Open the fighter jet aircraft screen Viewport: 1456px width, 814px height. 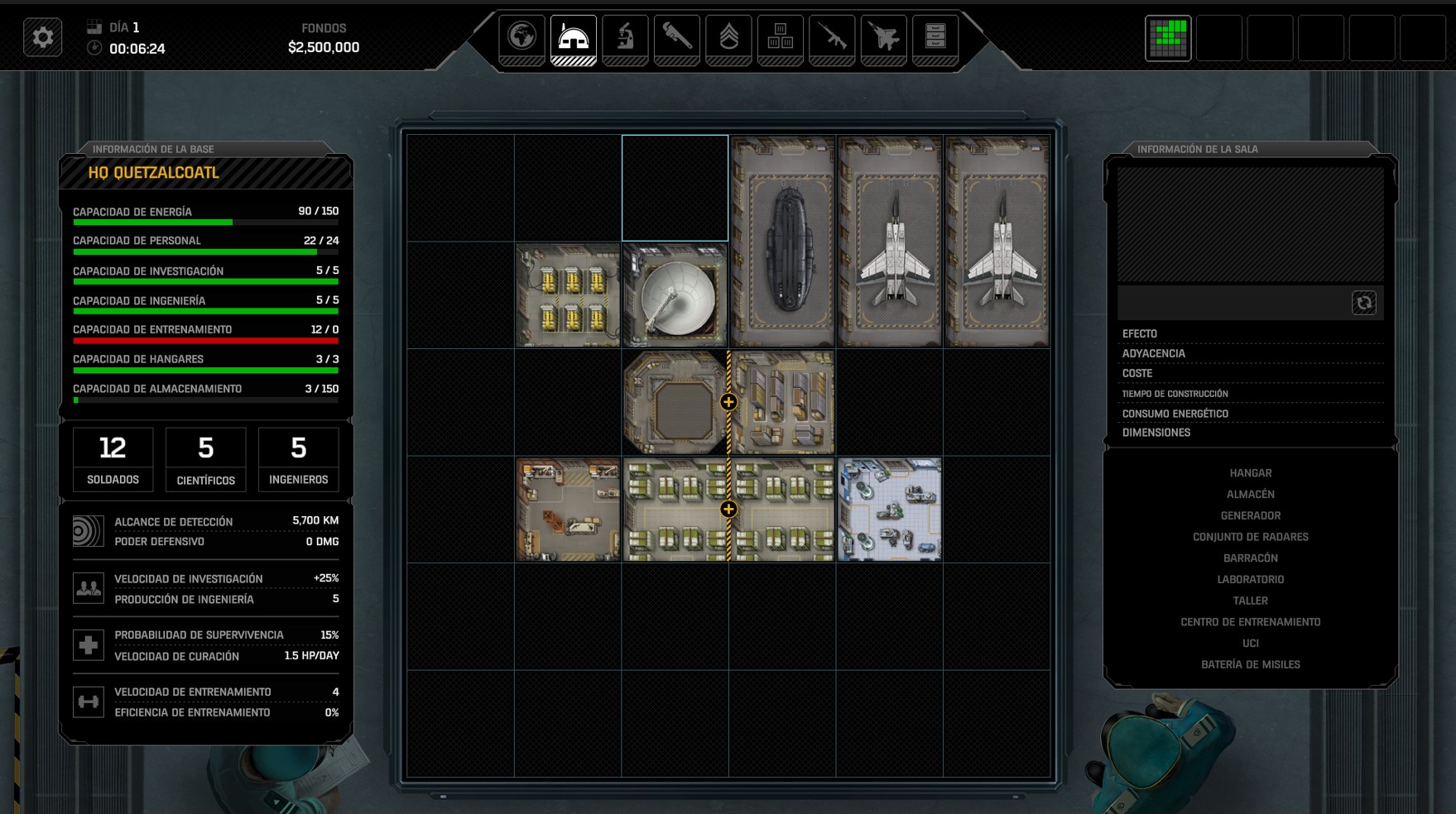(884, 38)
